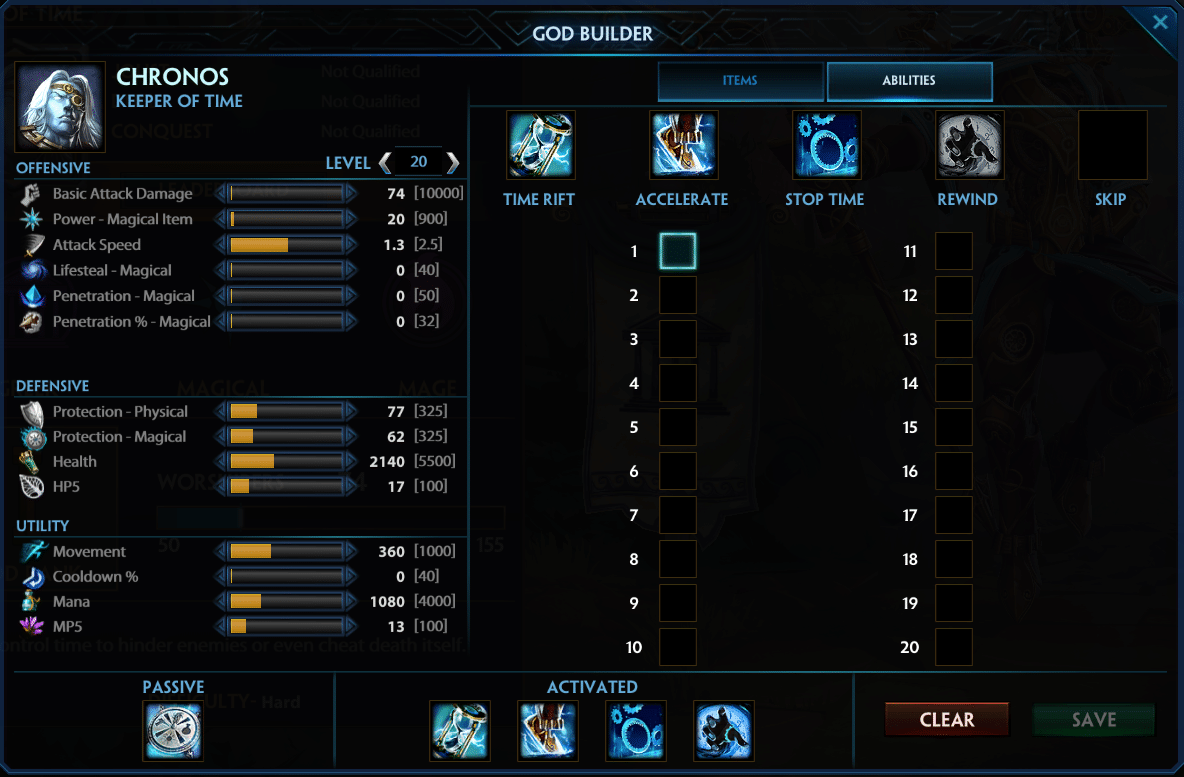Viewport: 1184px width, 777px height.
Task: Click the passive ability clock icon
Action: [173, 731]
